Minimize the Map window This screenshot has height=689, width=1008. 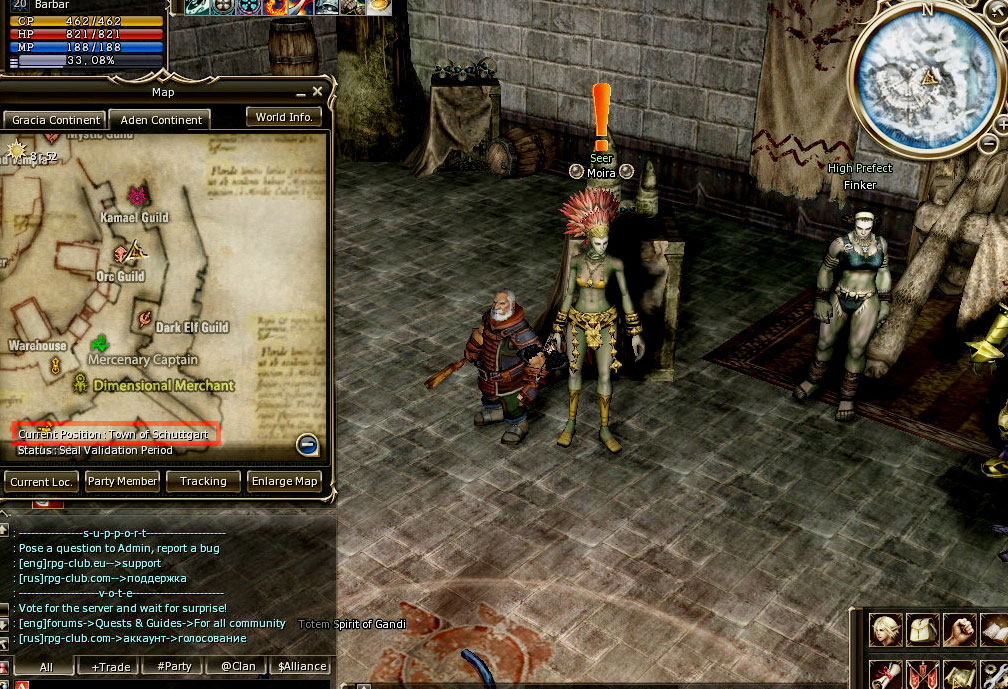[x=301, y=93]
